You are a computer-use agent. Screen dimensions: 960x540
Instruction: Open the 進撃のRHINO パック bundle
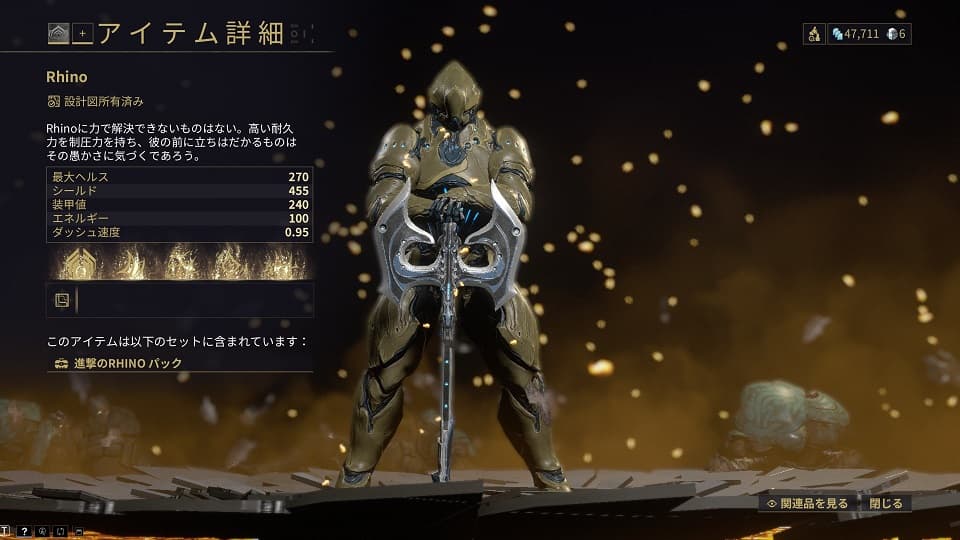[120, 364]
